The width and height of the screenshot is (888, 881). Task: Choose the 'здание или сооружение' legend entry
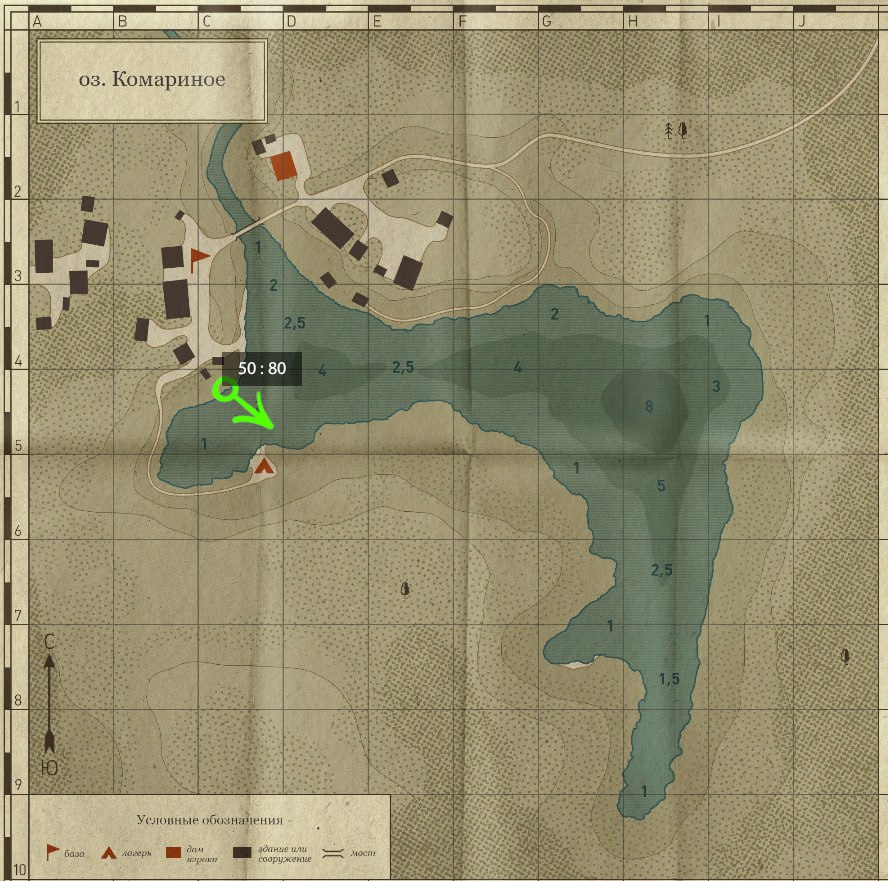coord(273,853)
